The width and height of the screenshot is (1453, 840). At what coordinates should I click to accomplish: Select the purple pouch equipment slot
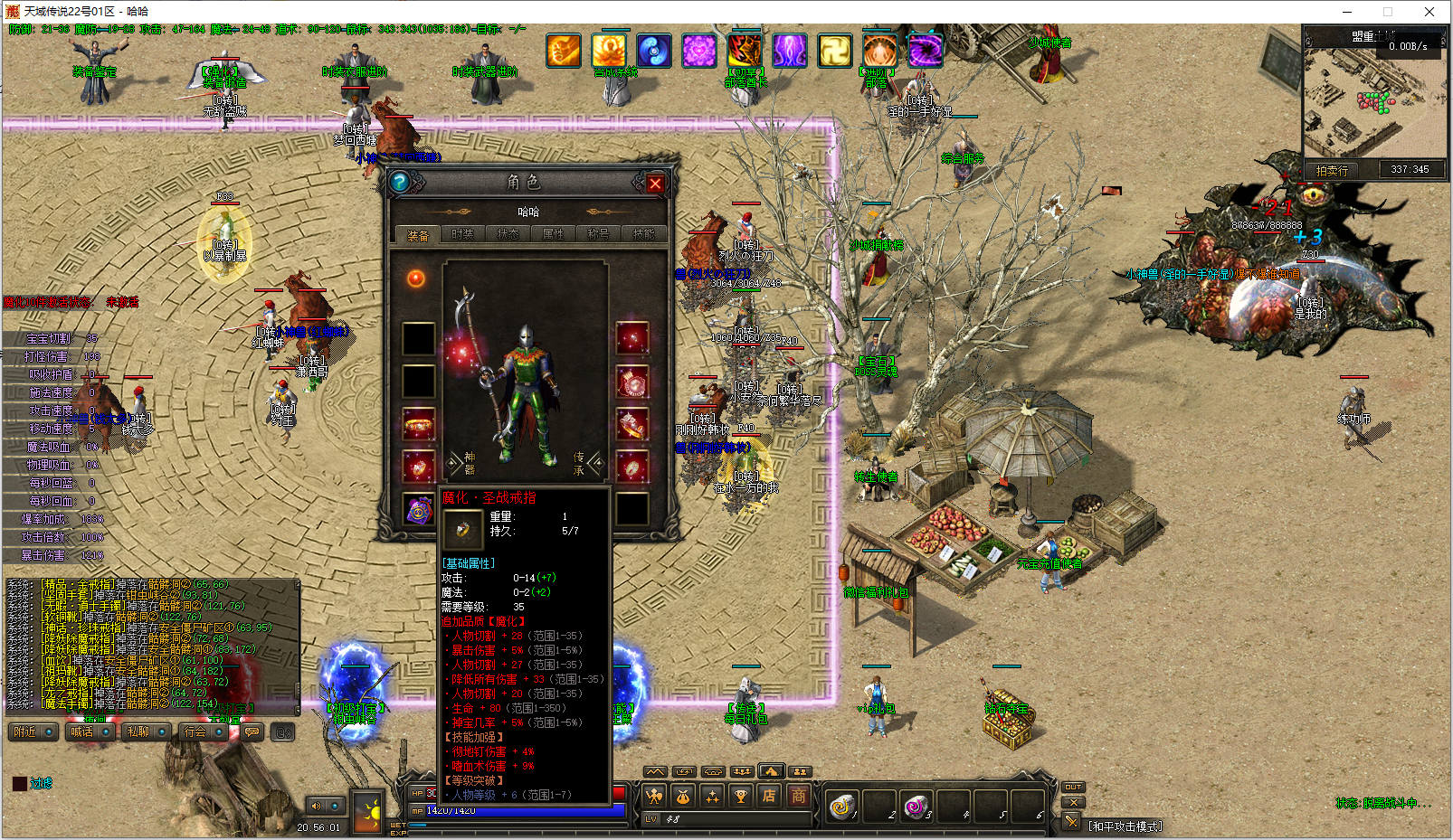click(418, 510)
